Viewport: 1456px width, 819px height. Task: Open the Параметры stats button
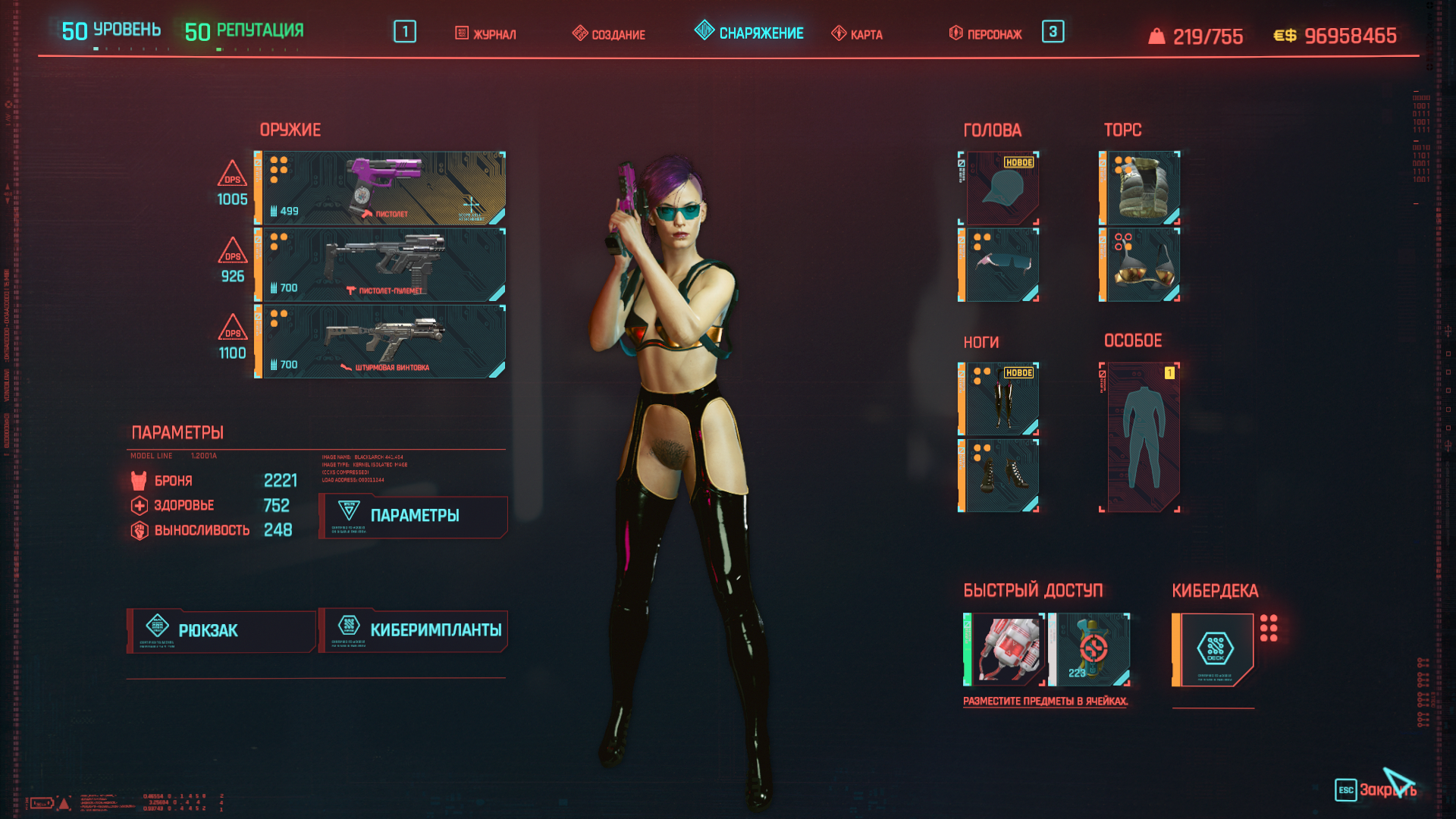click(413, 516)
